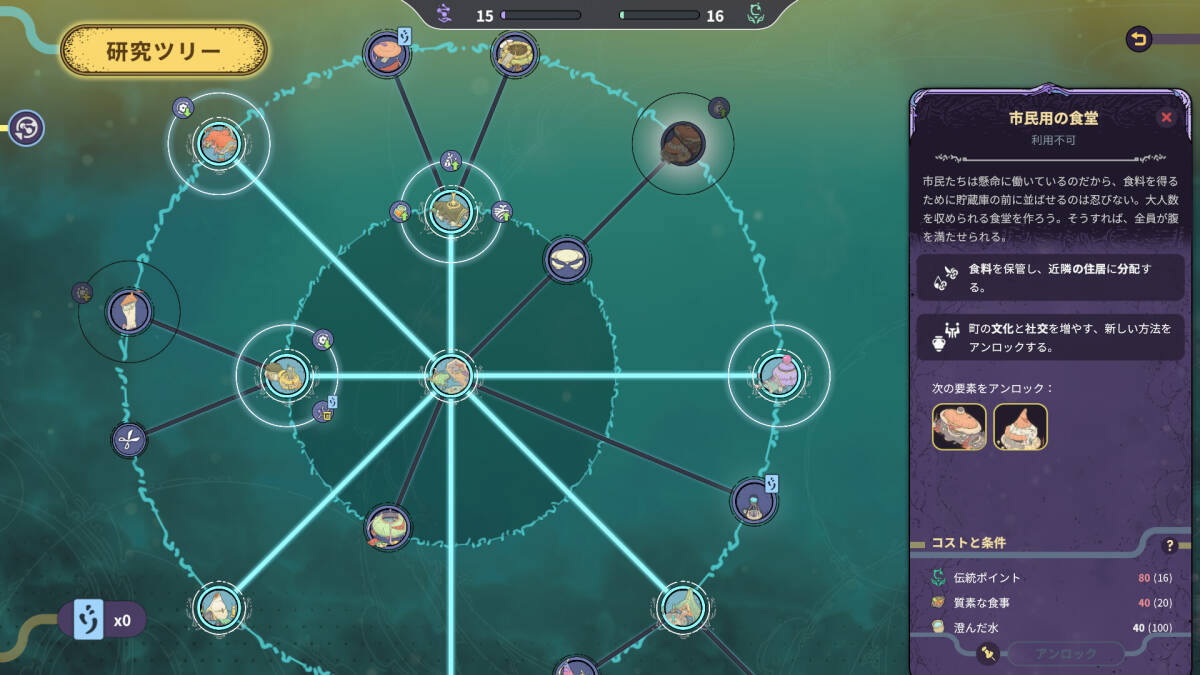Click the first unlockable building thumbnail
The height and width of the screenshot is (675, 1200).
959,427
